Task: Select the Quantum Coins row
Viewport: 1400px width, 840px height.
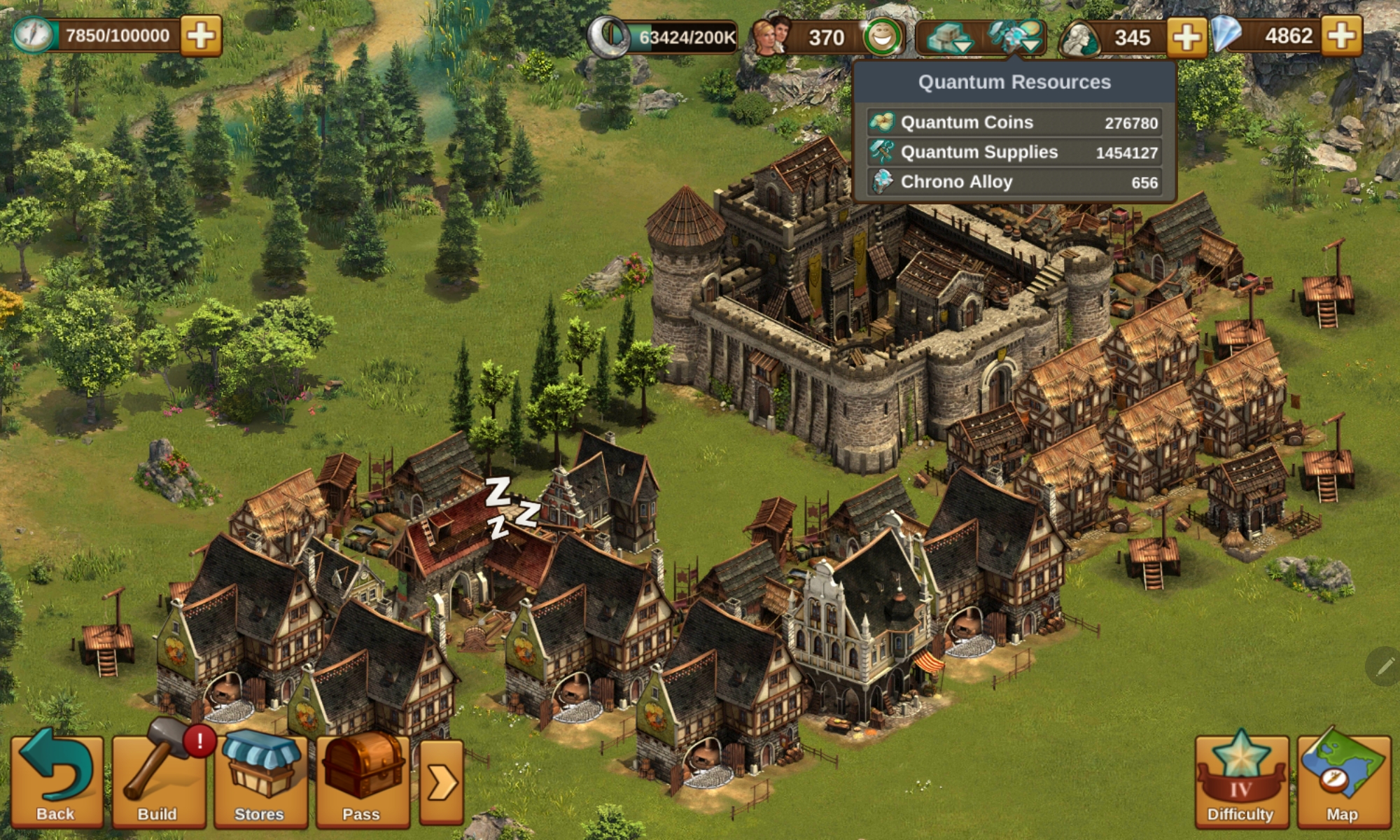Action: coord(1014,122)
